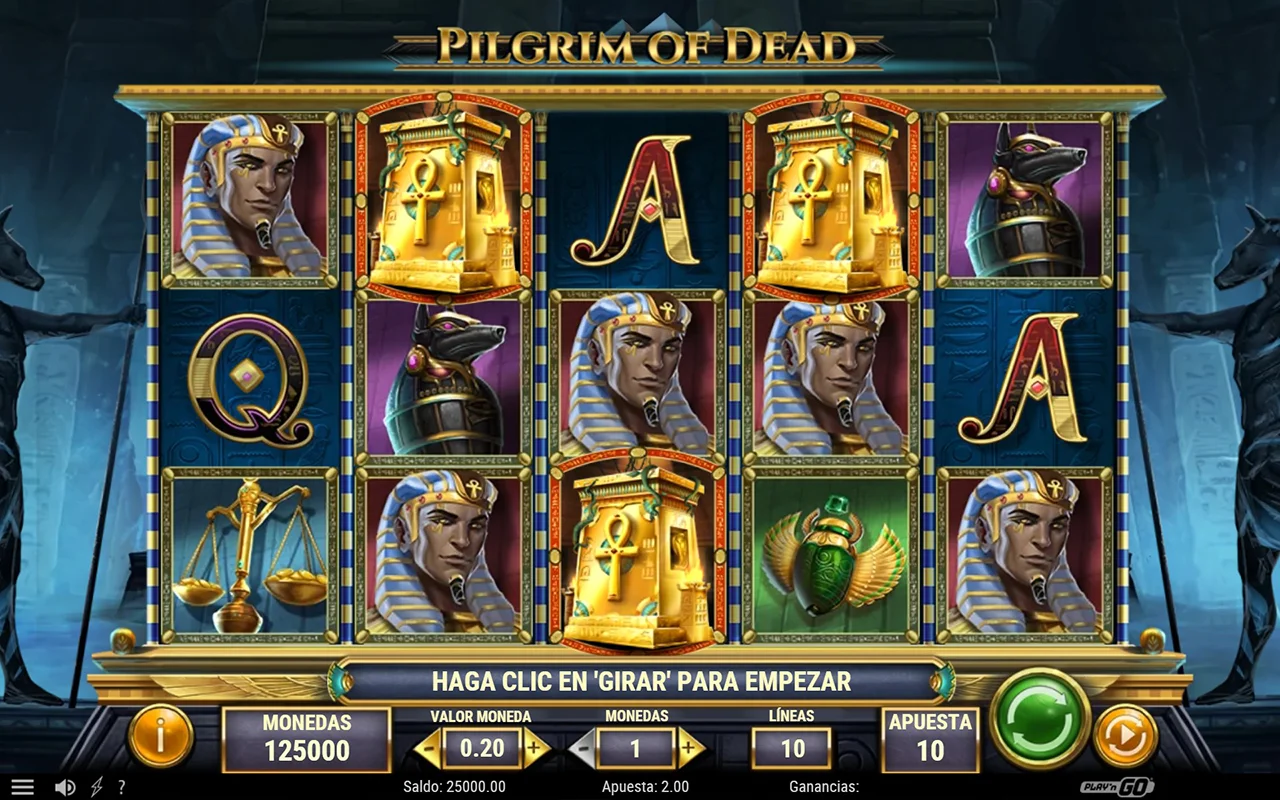Viewport: 1280px width, 800px height.
Task: Open the question mark help
Action: [122, 787]
